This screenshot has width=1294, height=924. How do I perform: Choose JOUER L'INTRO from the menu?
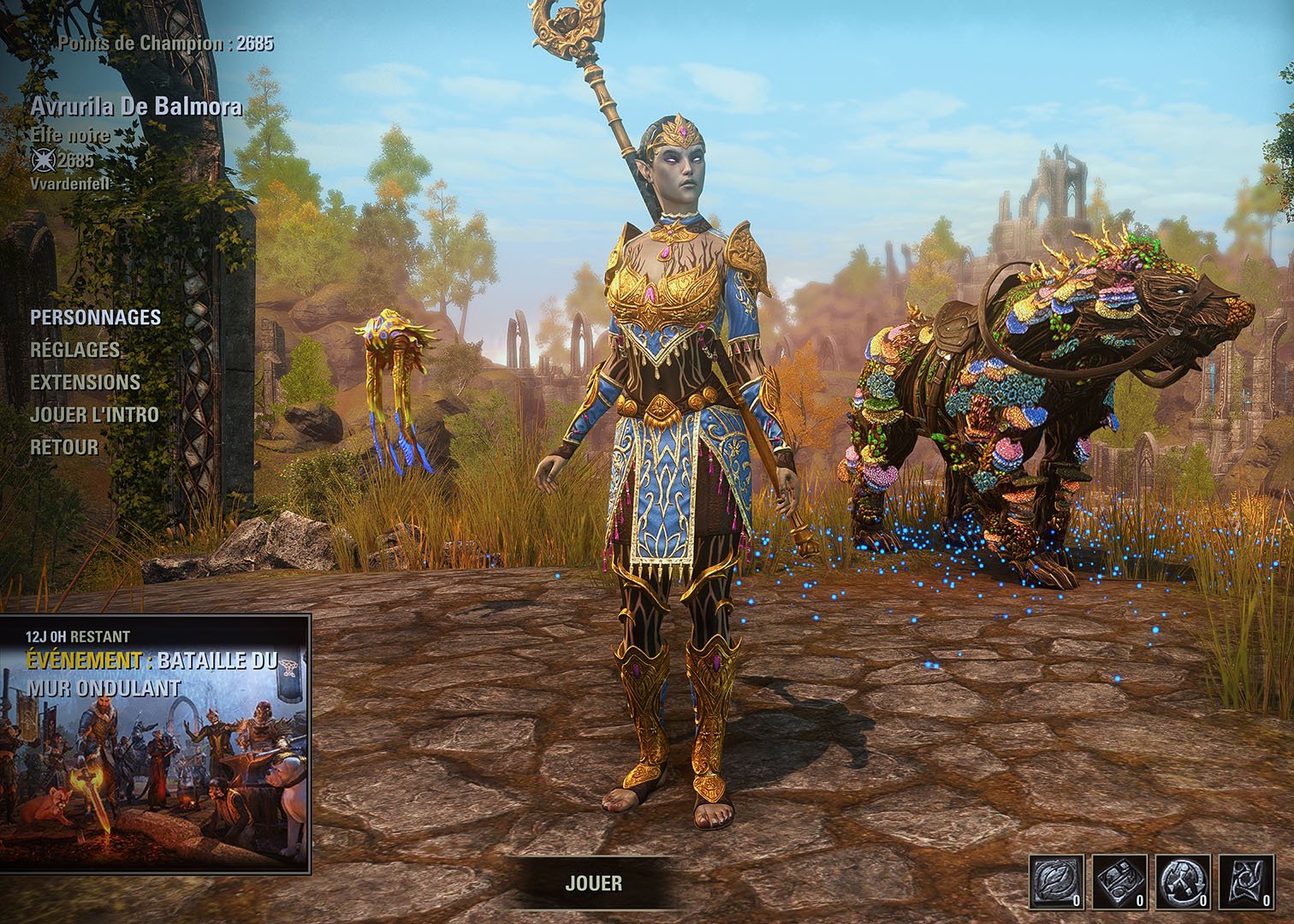pyautogui.click(x=94, y=415)
